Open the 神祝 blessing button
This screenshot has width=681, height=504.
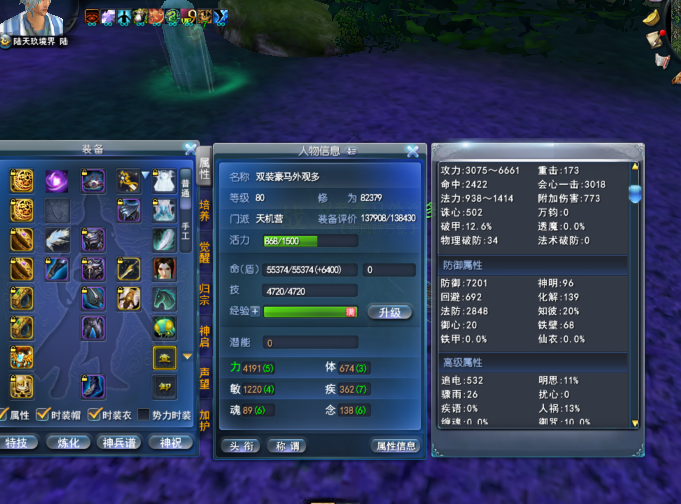tap(170, 442)
